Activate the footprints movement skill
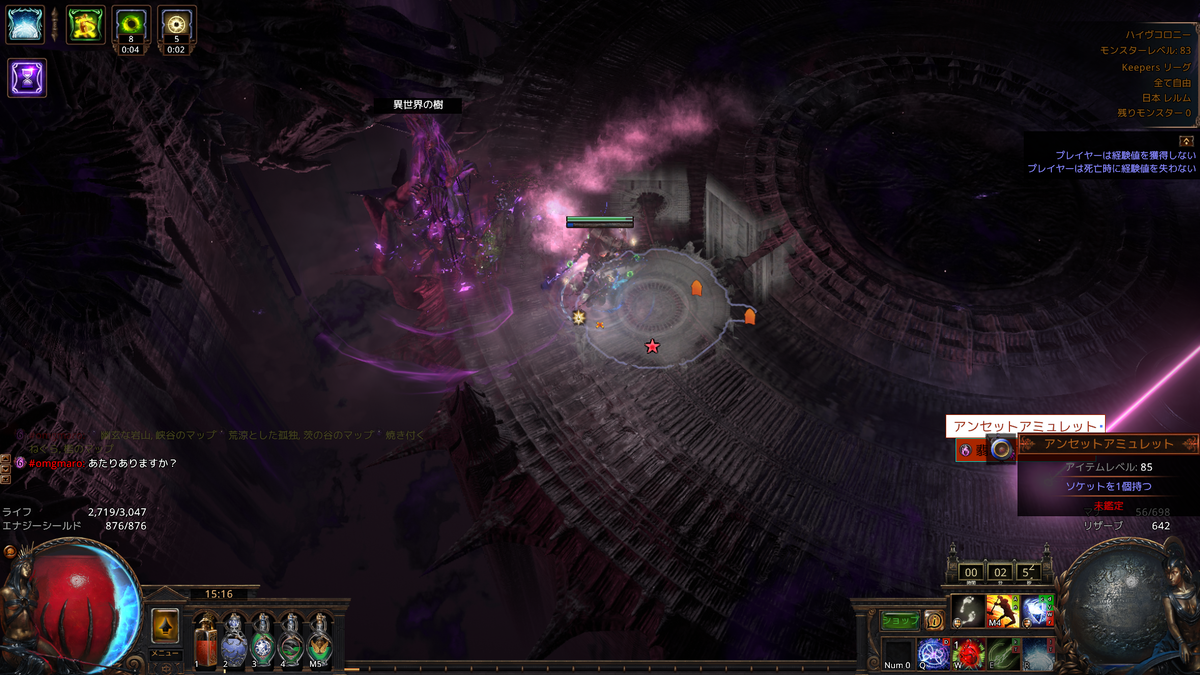Screen dimensions: 1200x675 (x=967, y=611)
